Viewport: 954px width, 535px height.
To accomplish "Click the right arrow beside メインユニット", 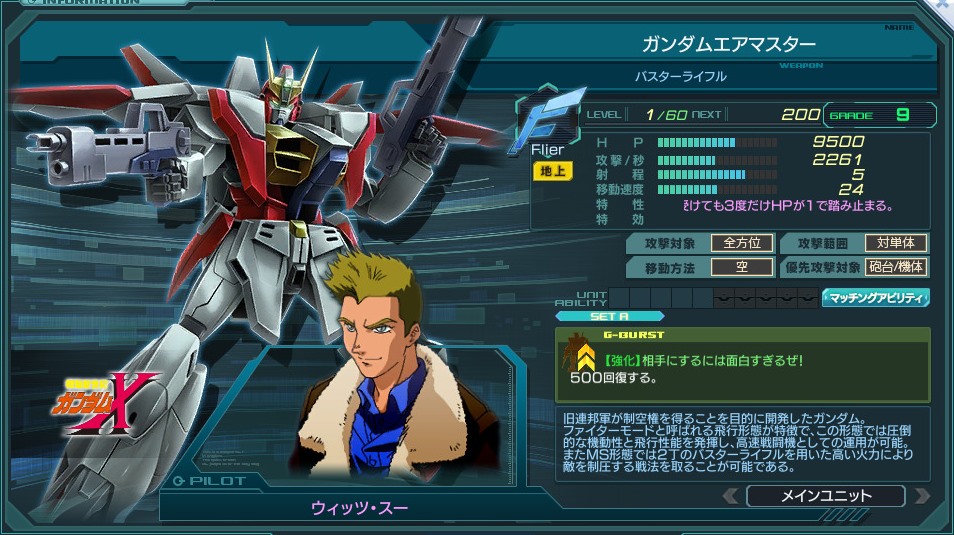I will 921,496.
